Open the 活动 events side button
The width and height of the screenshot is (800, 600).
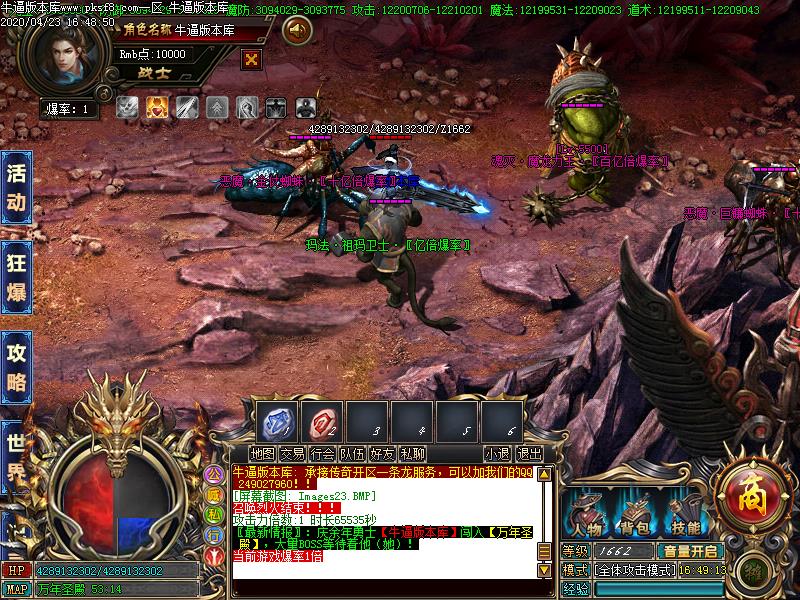(x=16, y=187)
